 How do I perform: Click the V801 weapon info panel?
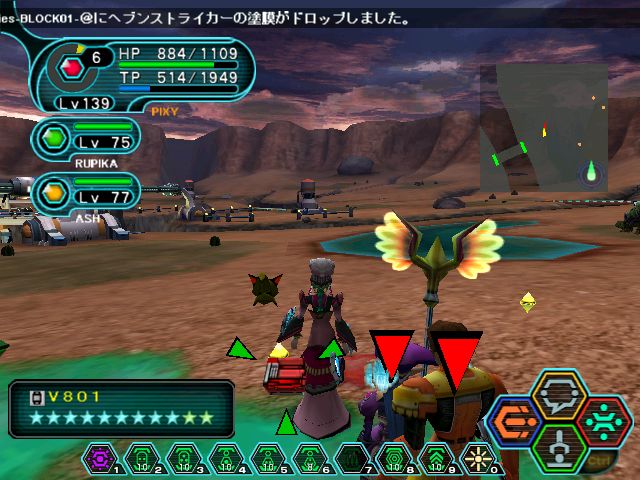121,409
